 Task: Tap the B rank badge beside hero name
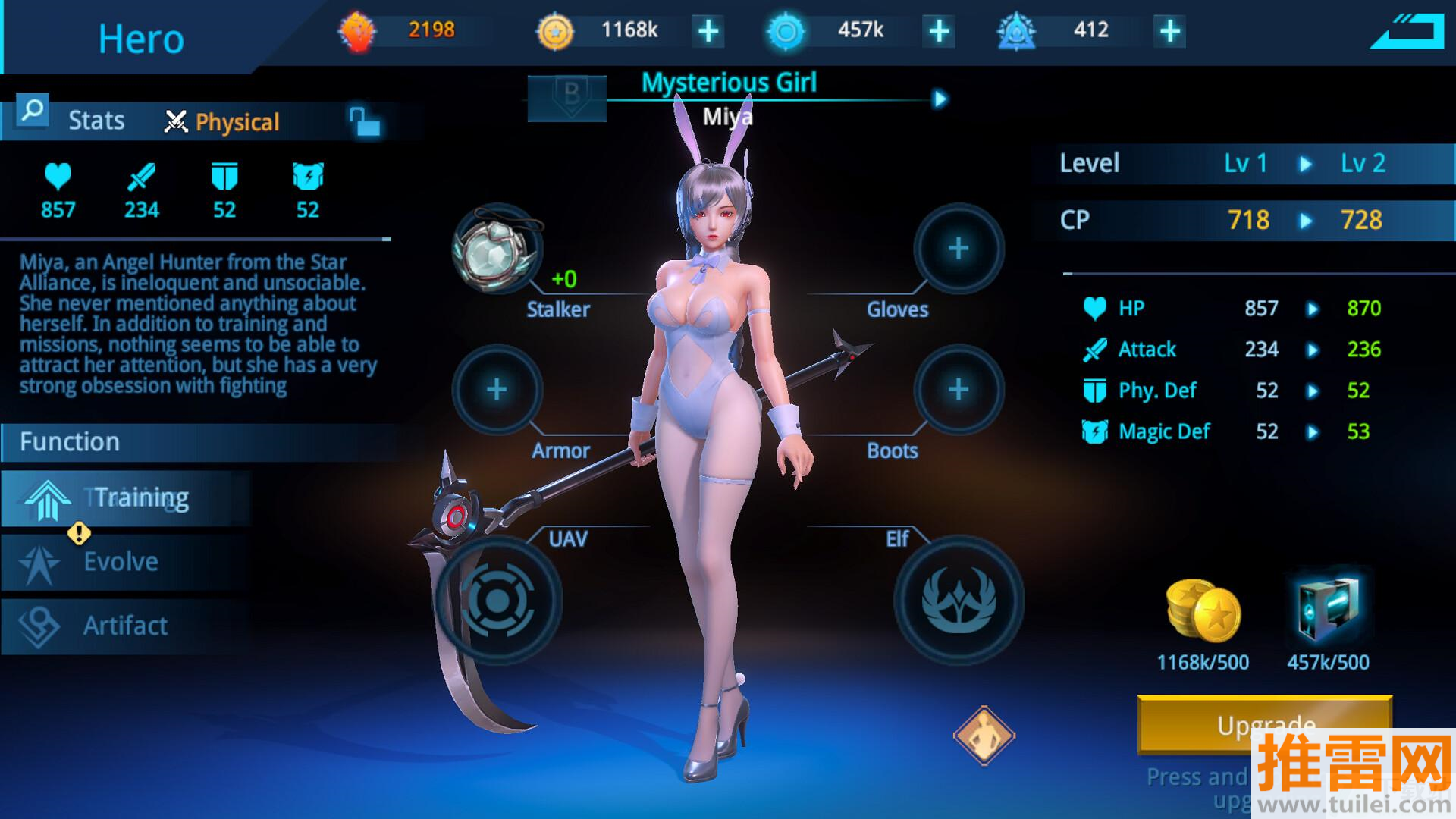coord(567,99)
